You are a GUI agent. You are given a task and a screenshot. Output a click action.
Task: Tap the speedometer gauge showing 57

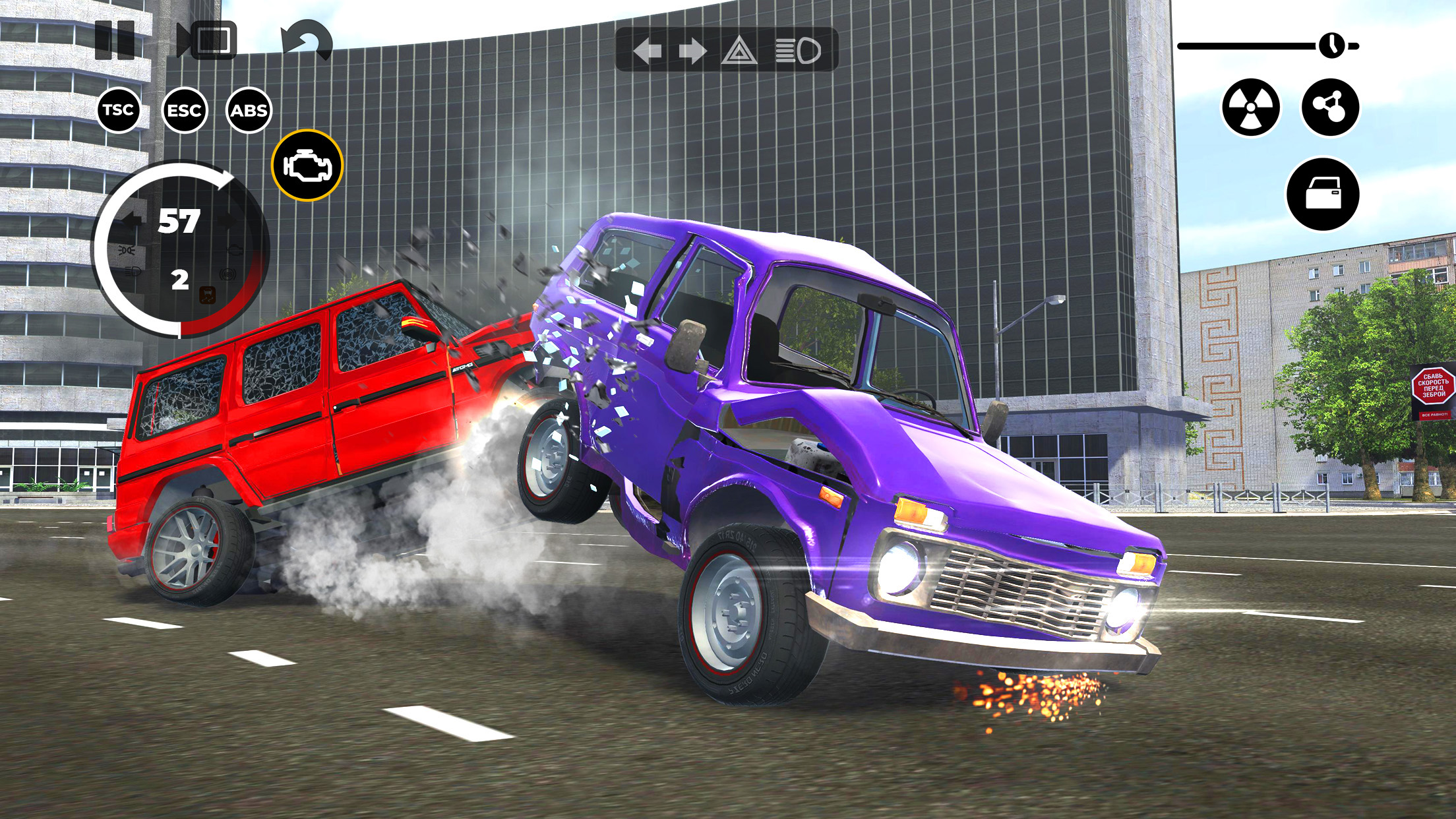[x=179, y=221]
